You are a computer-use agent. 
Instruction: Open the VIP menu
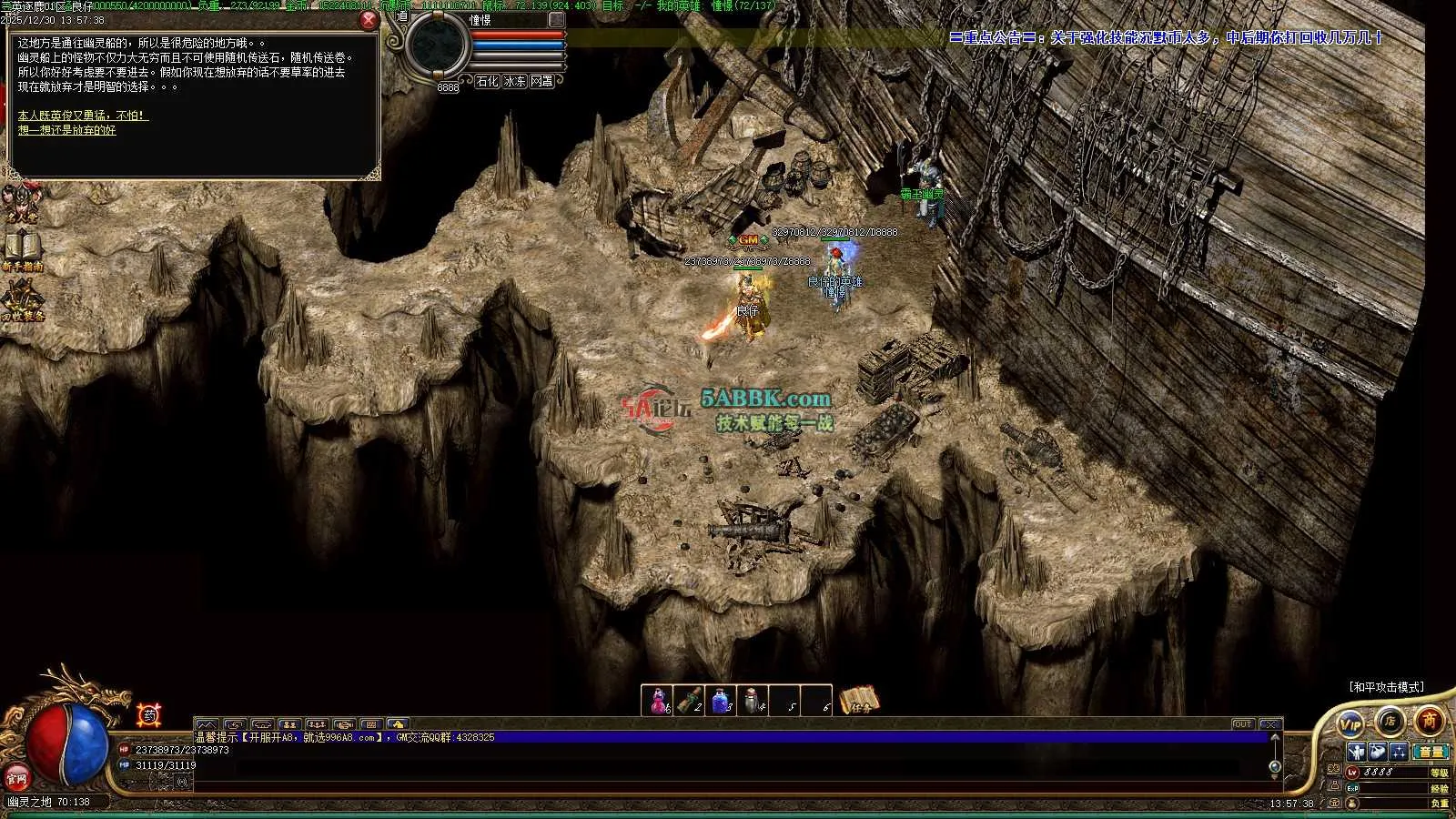1351,723
